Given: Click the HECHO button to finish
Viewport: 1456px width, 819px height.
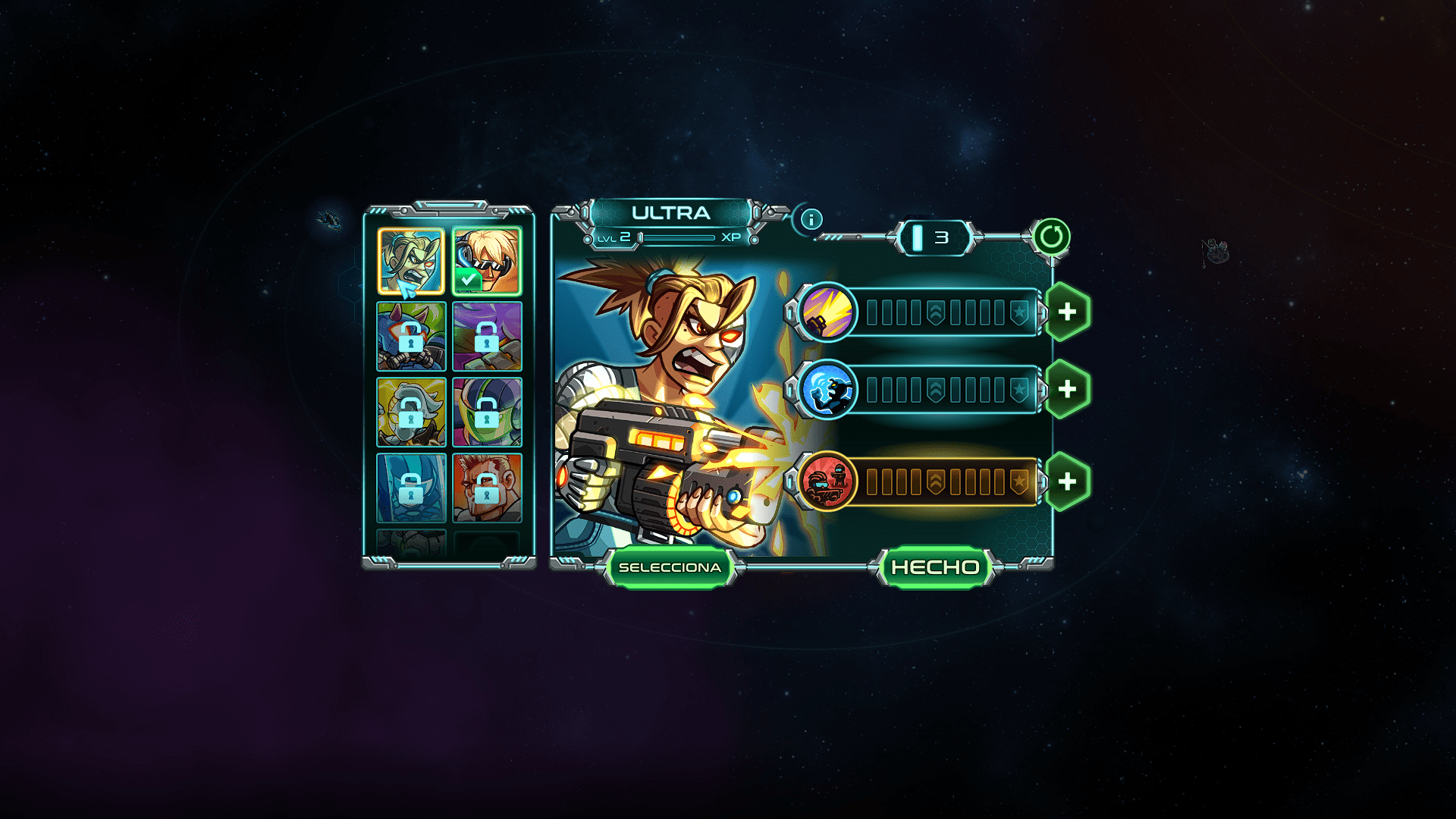Looking at the screenshot, I should pyautogui.click(x=935, y=566).
